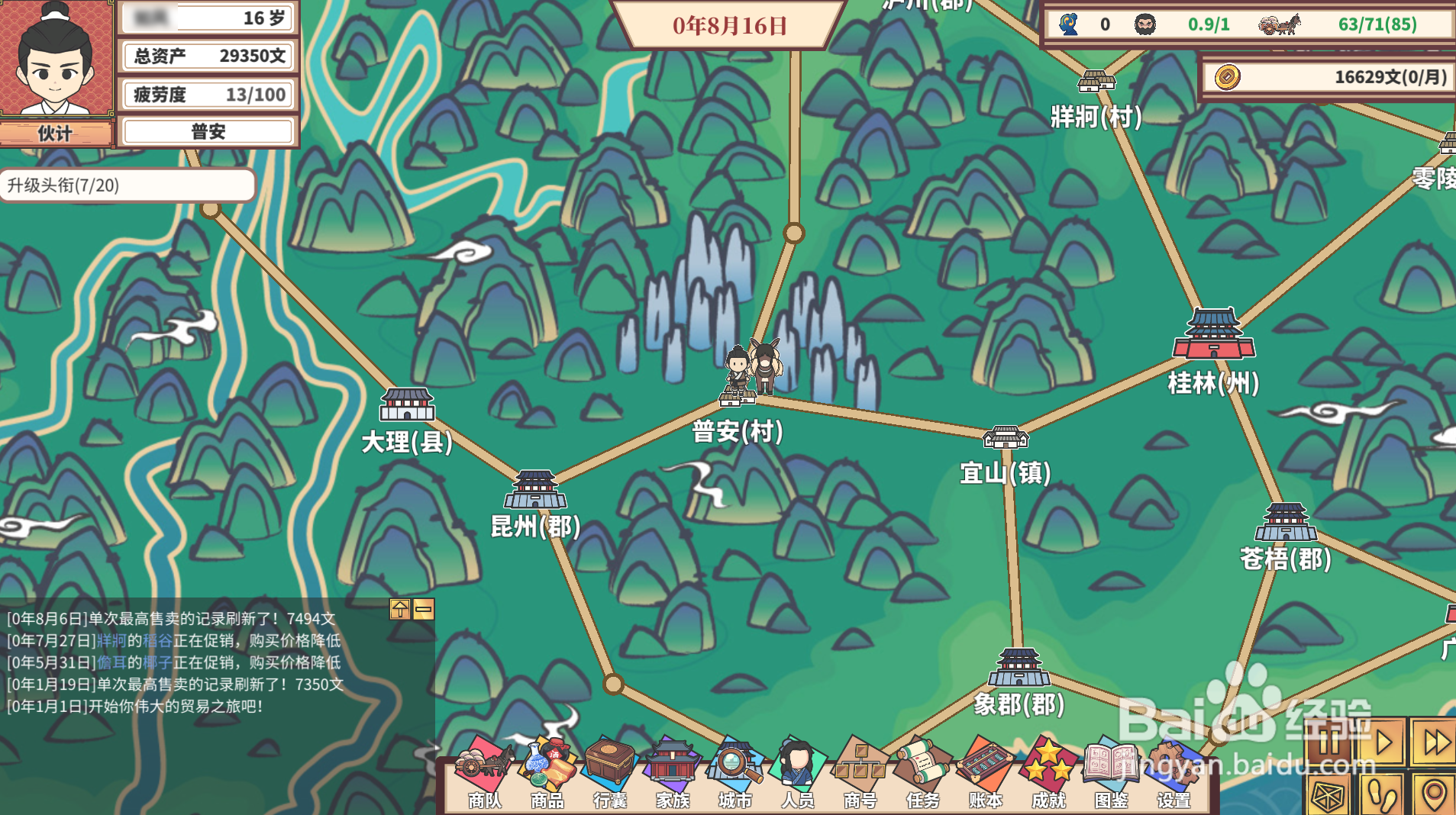Expand the message log with the arrow button
The width and height of the screenshot is (1456, 815).
point(399,610)
